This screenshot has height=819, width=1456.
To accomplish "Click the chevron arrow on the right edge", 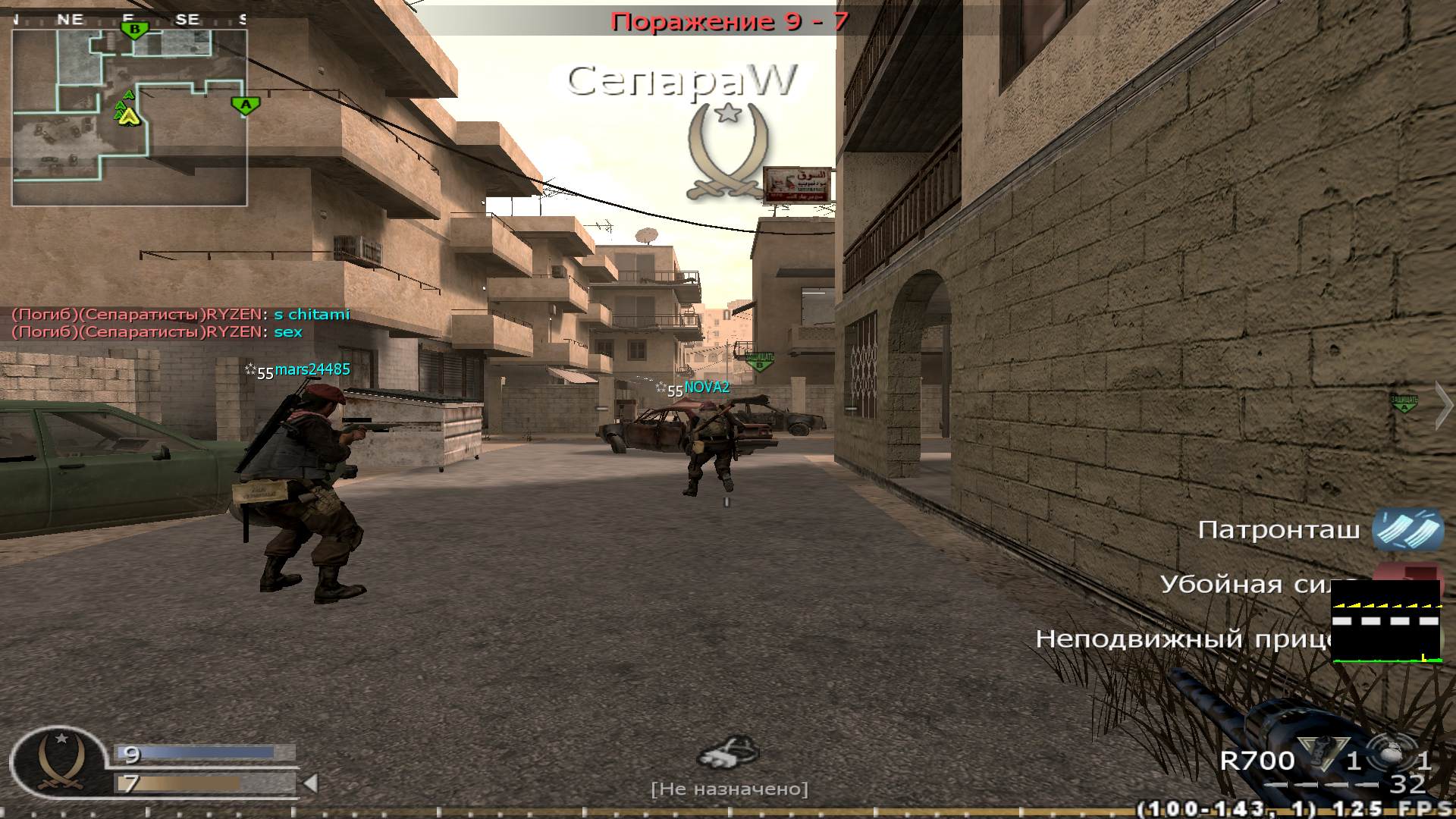I will tap(1443, 406).
